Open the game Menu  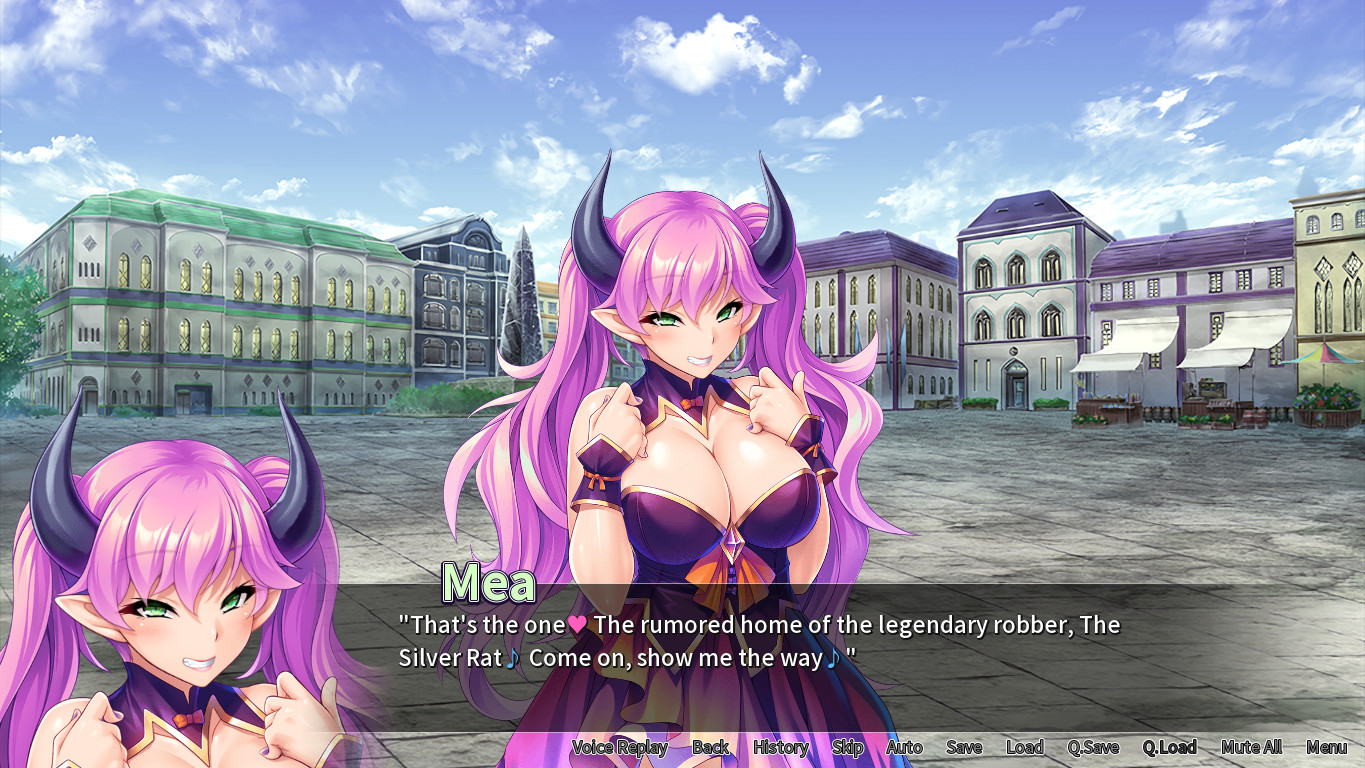[x=1326, y=747]
